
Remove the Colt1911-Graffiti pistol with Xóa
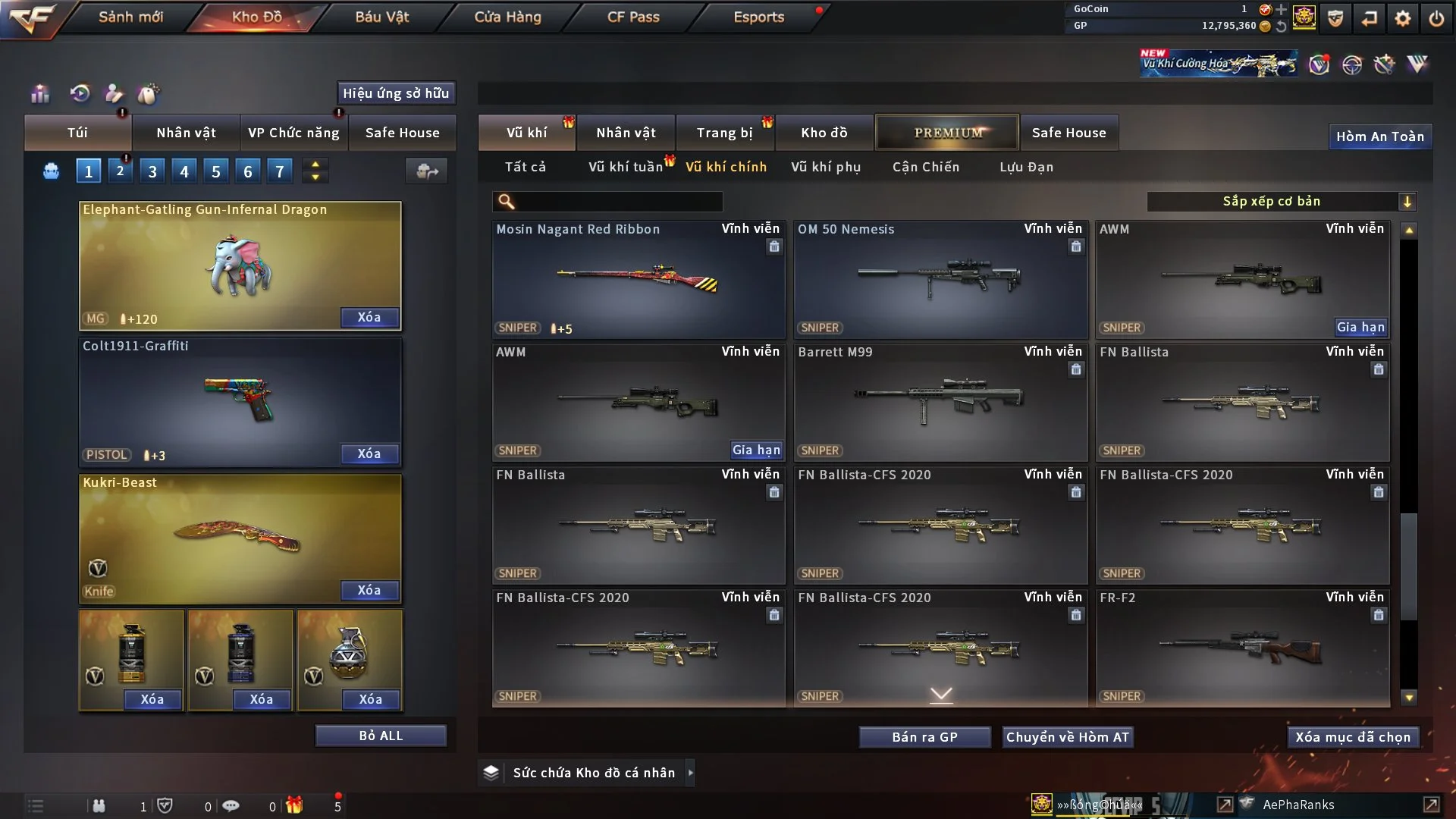pyautogui.click(x=369, y=453)
